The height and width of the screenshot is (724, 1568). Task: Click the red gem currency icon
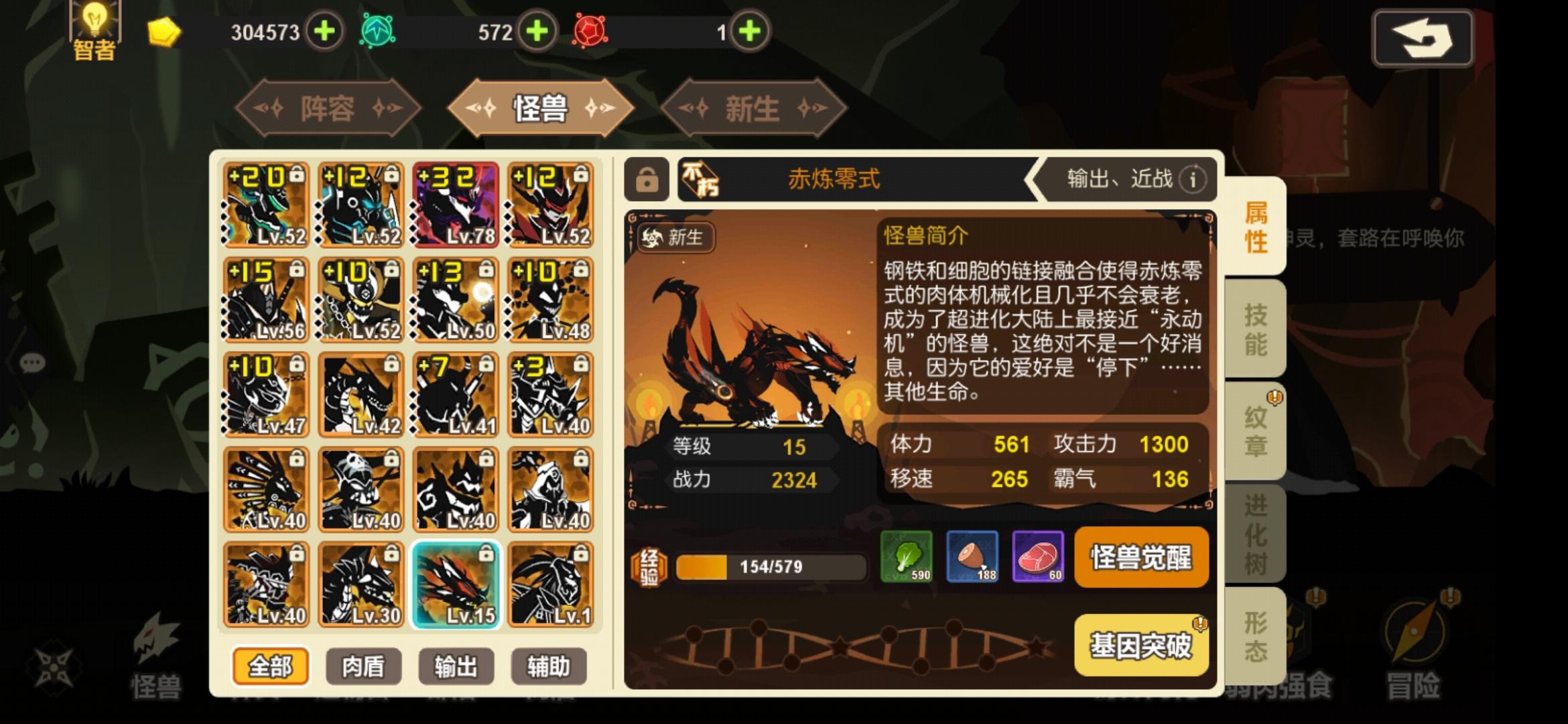point(590,30)
